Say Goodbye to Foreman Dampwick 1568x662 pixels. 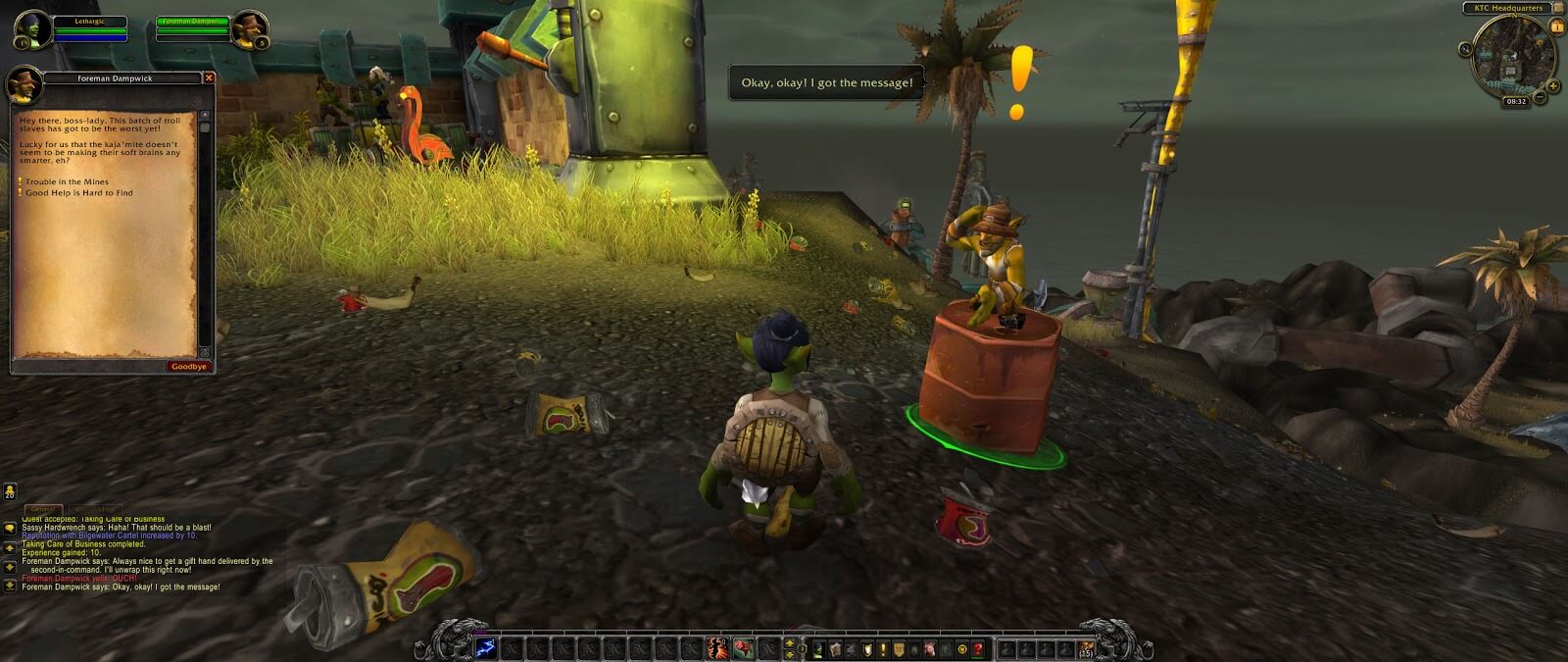coord(188,367)
